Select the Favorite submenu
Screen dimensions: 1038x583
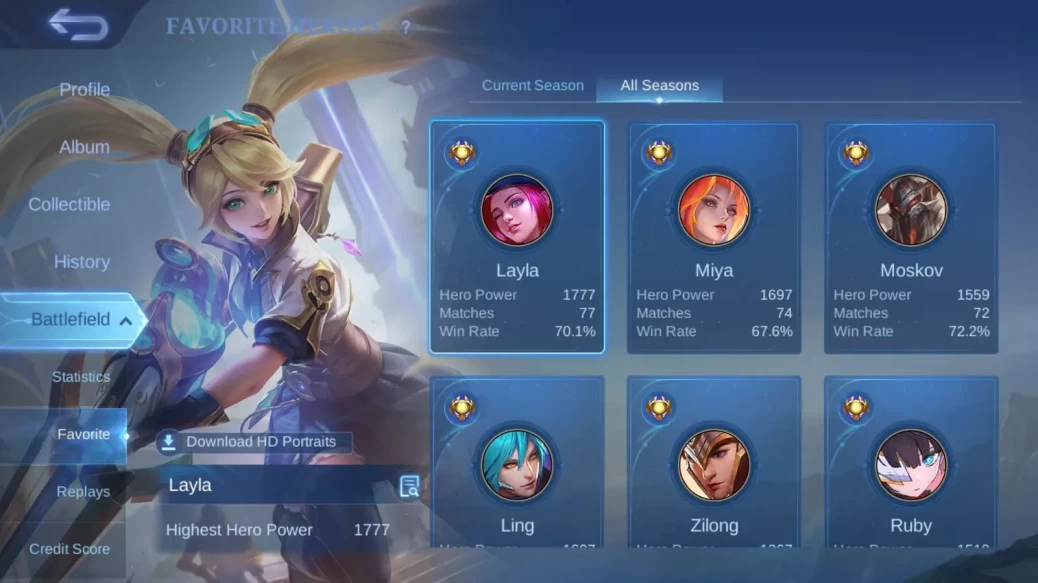(x=83, y=435)
